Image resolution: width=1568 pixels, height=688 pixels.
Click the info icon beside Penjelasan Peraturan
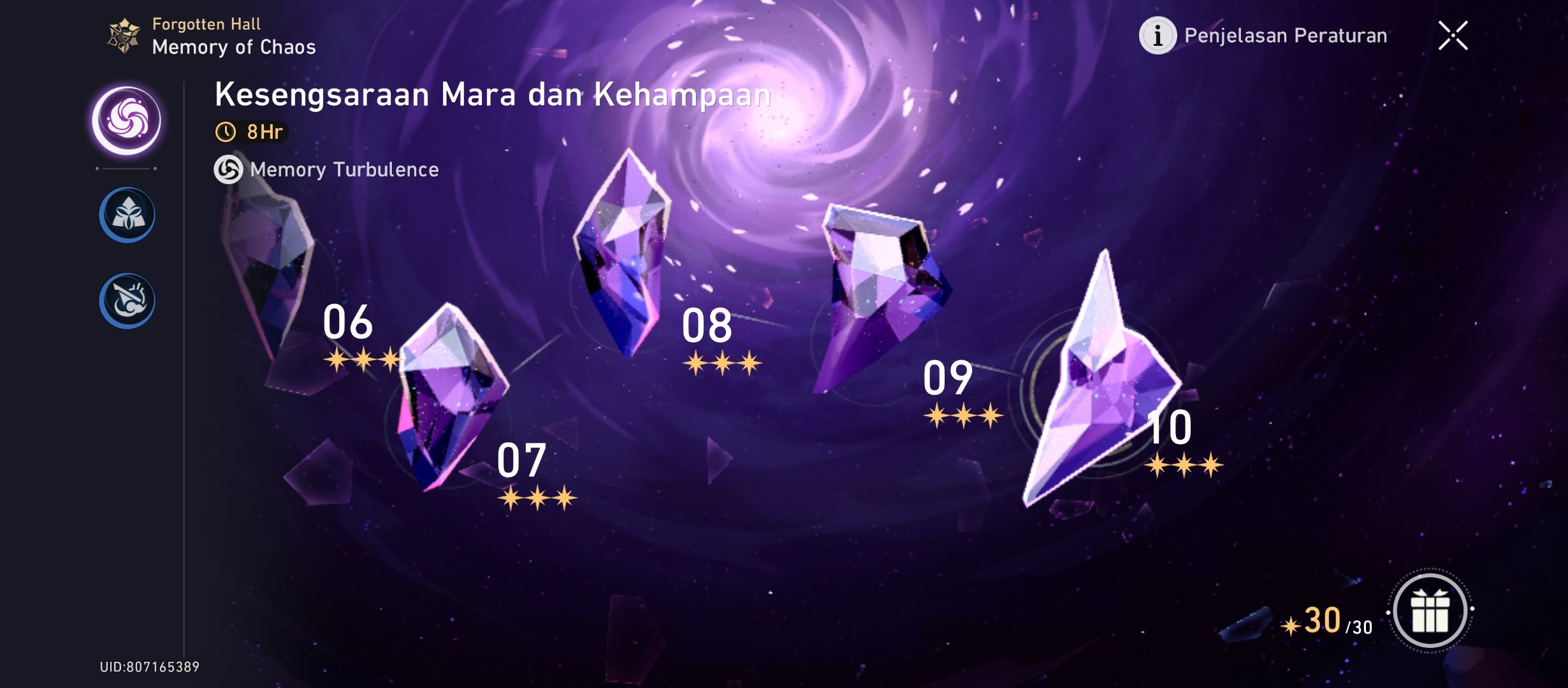pyautogui.click(x=1157, y=36)
